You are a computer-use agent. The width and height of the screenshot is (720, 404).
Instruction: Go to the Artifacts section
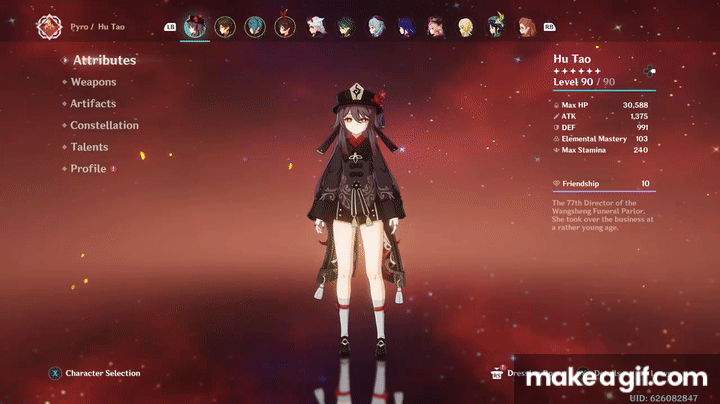click(93, 104)
